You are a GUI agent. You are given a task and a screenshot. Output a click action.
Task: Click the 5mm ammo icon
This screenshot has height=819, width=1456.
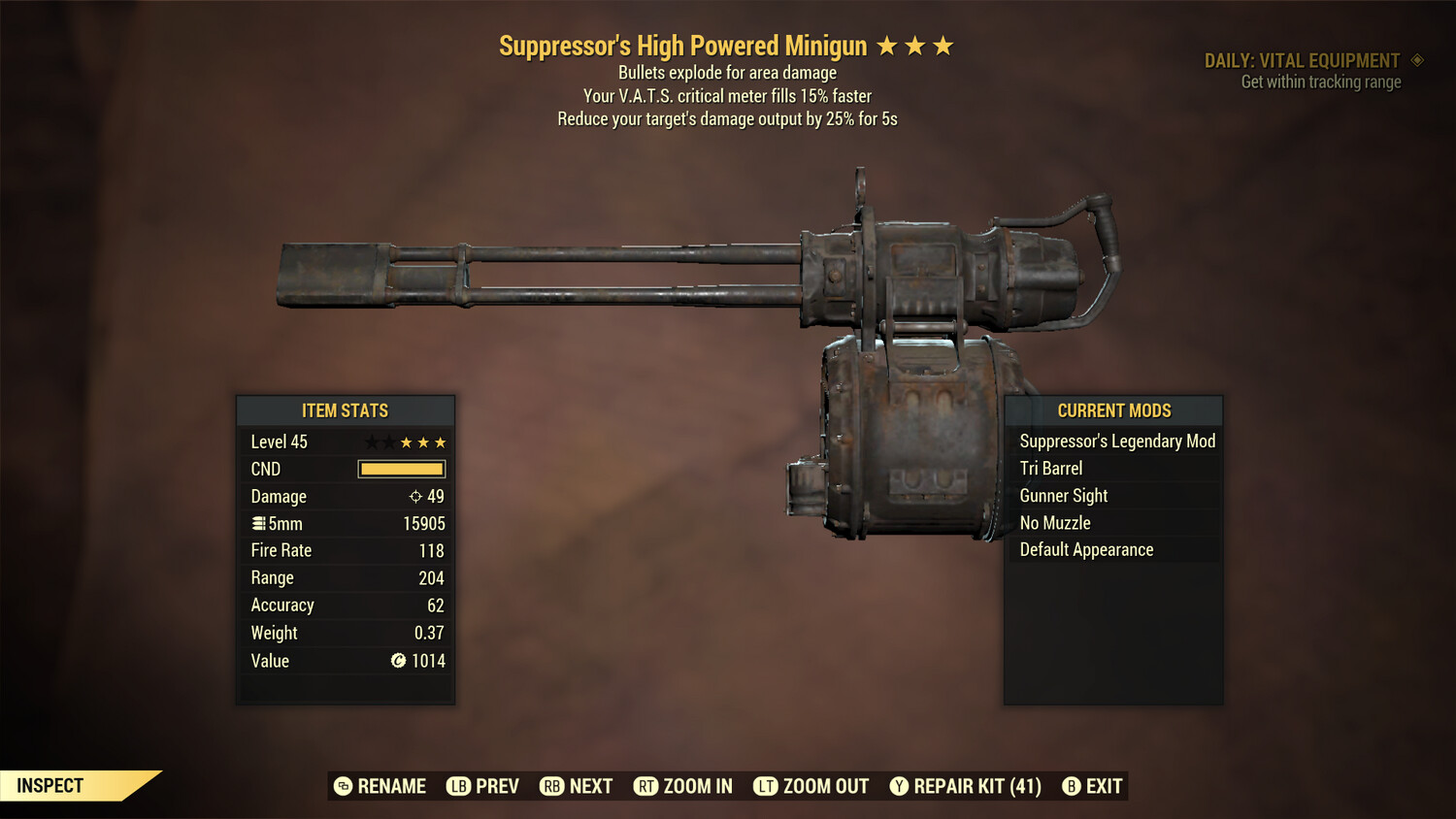(x=258, y=523)
